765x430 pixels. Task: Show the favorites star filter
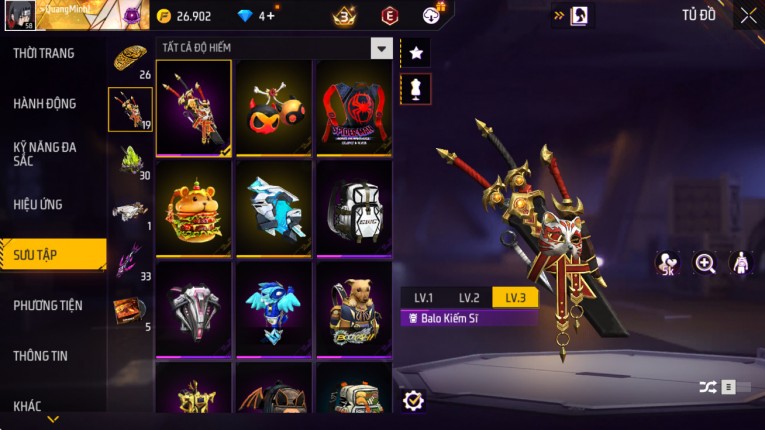[416, 52]
